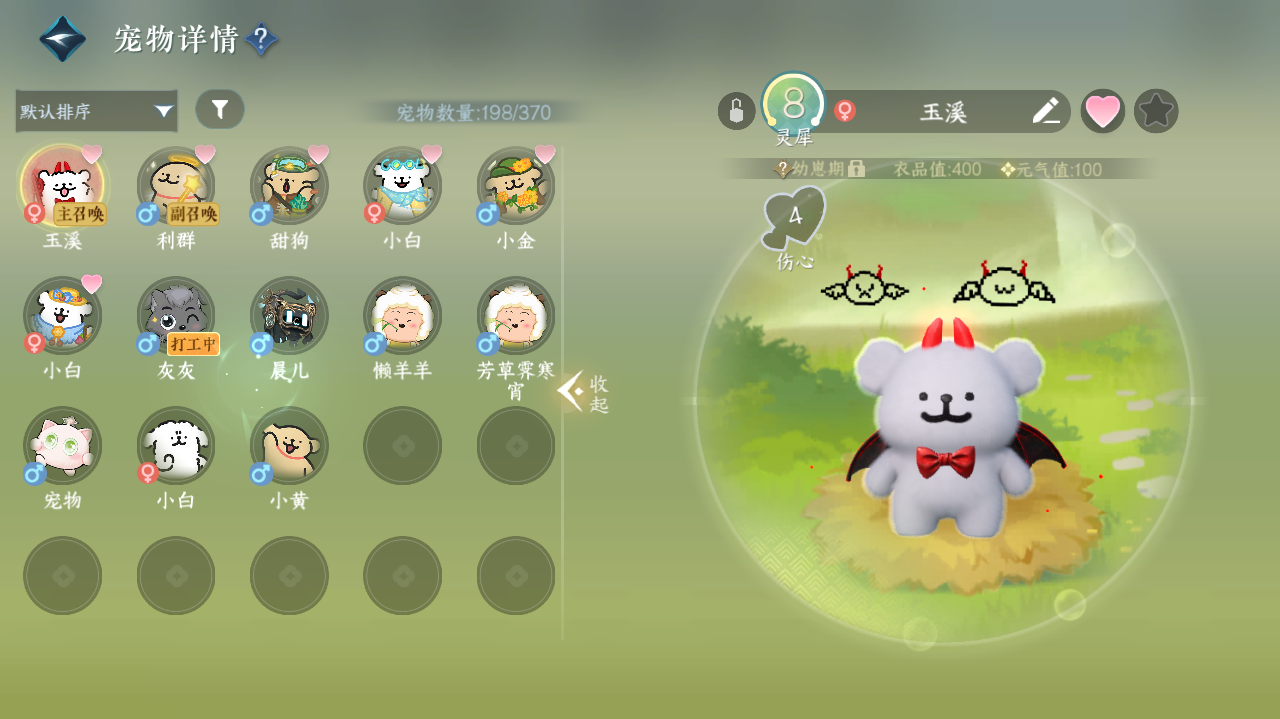
Task: Click the dark star button
Action: (1156, 111)
